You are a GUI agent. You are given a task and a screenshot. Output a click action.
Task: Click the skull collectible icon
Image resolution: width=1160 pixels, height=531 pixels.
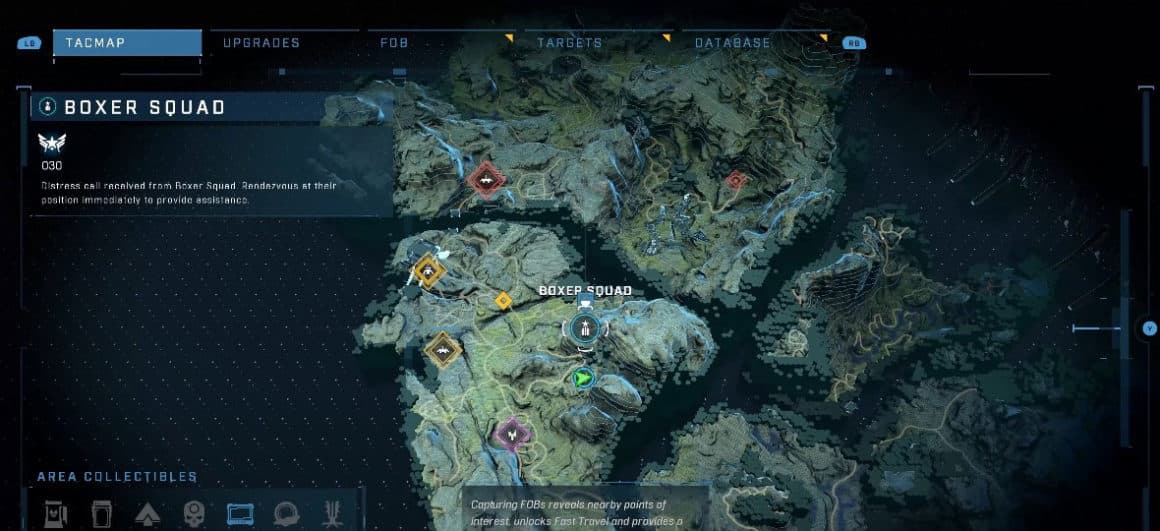pos(193,513)
